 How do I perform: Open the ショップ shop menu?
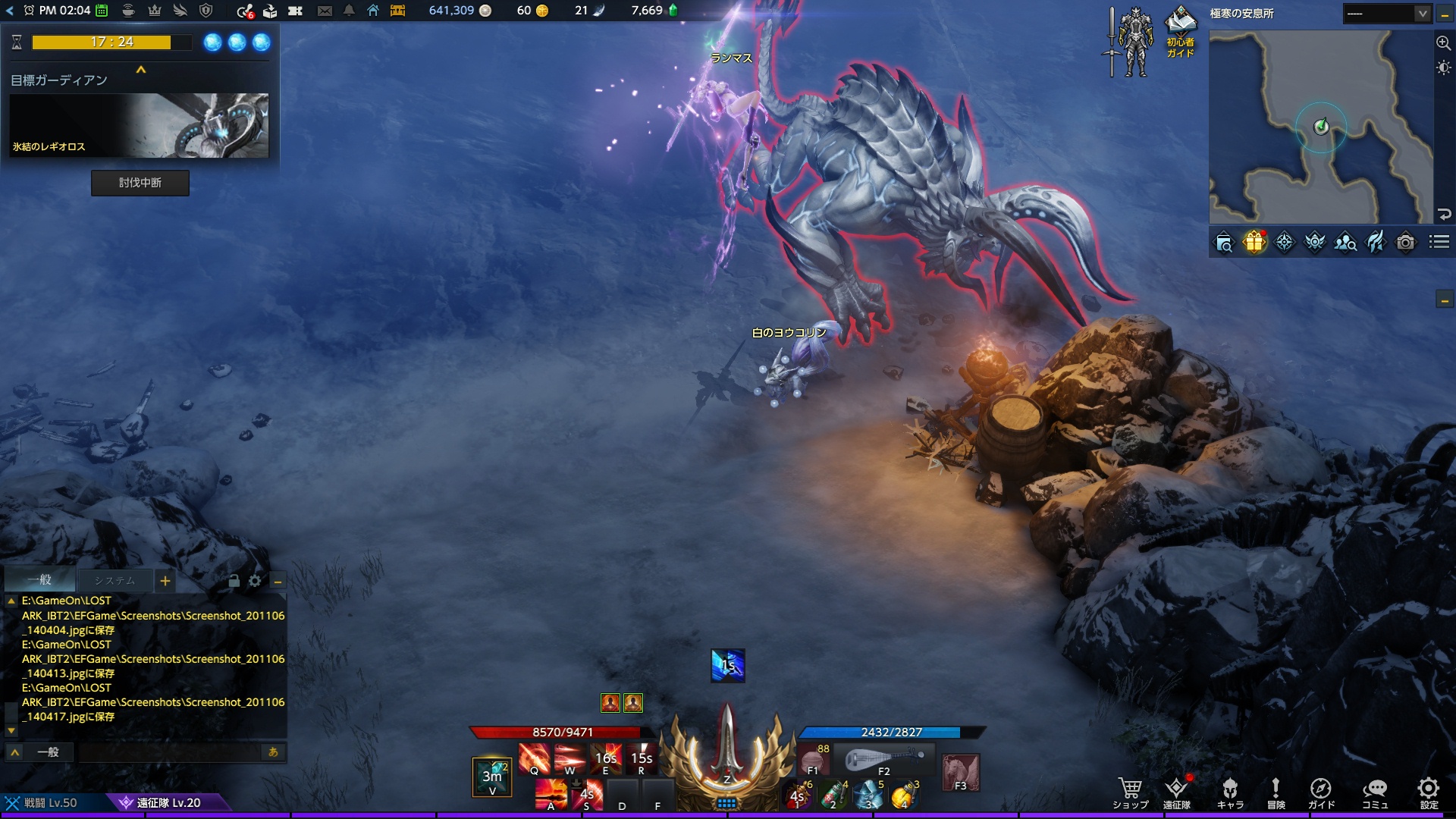click(1130, 792)
